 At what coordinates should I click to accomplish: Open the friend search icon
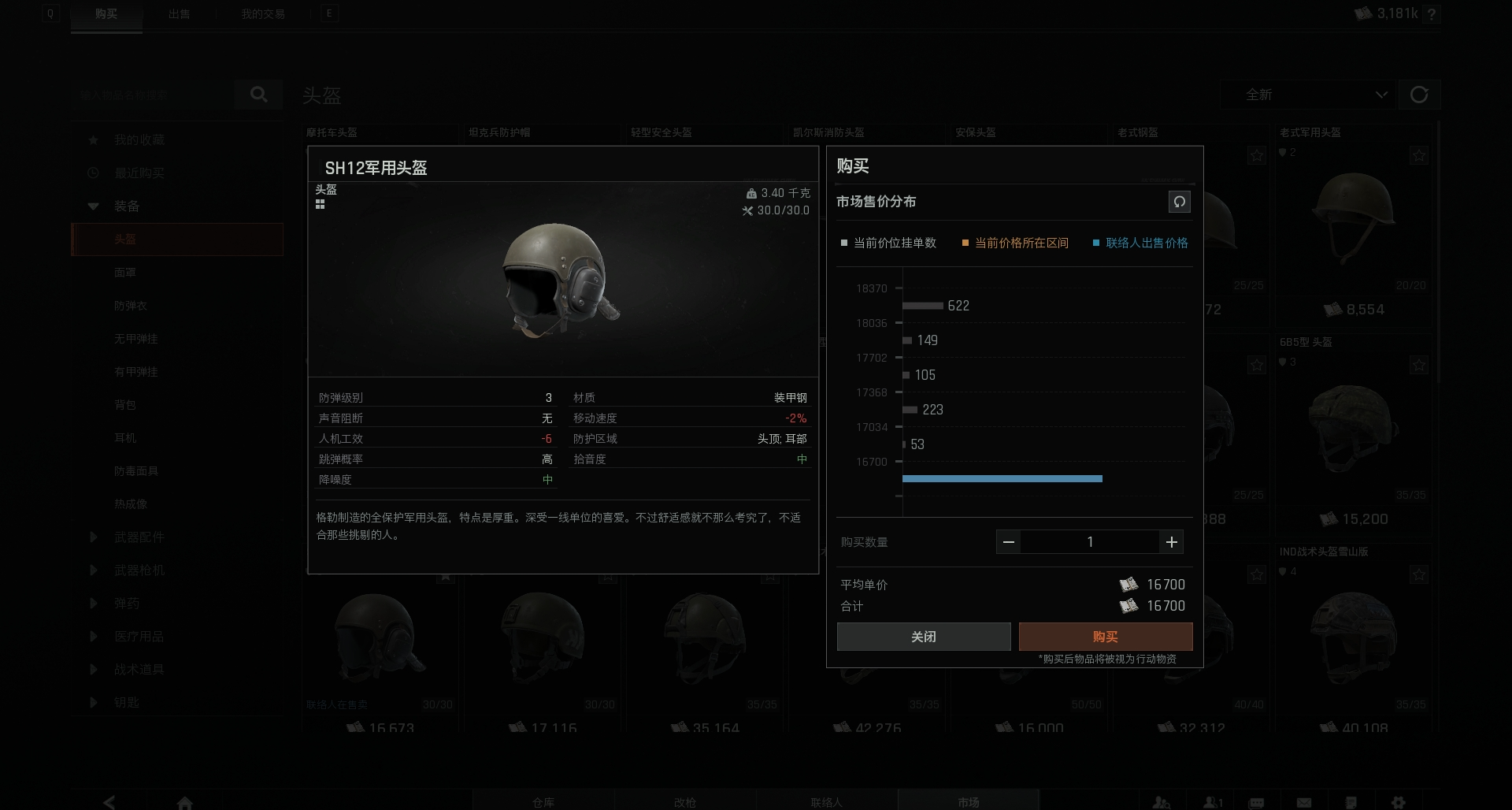1162,803
